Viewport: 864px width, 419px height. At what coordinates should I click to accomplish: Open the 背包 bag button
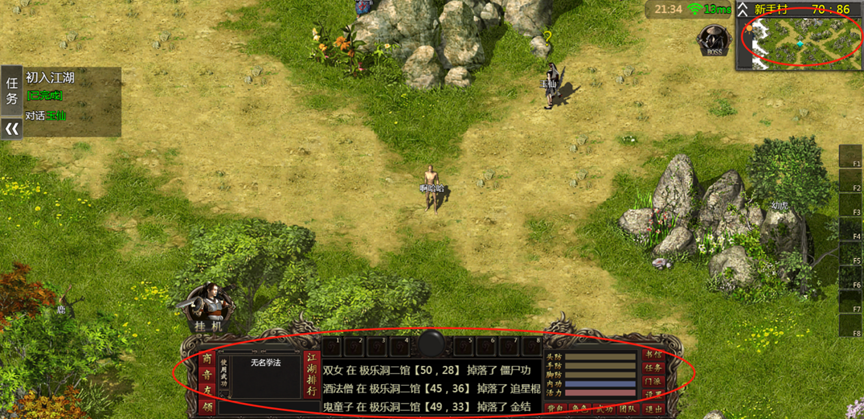pos(558,408)
